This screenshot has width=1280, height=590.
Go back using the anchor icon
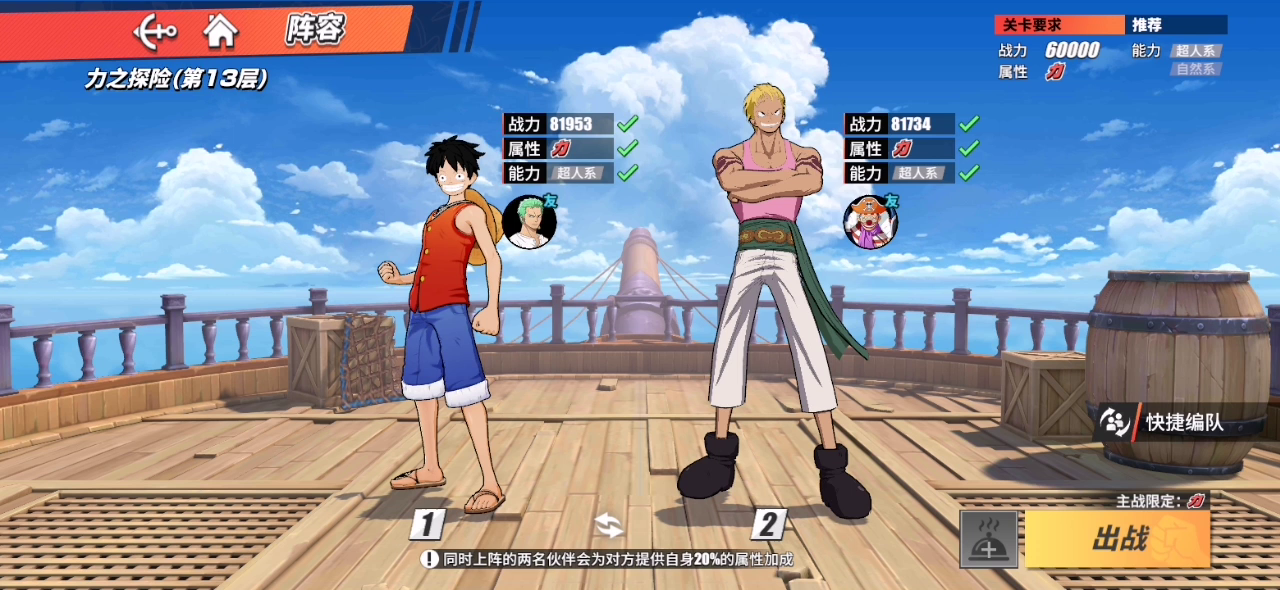[x=155, y=31]
